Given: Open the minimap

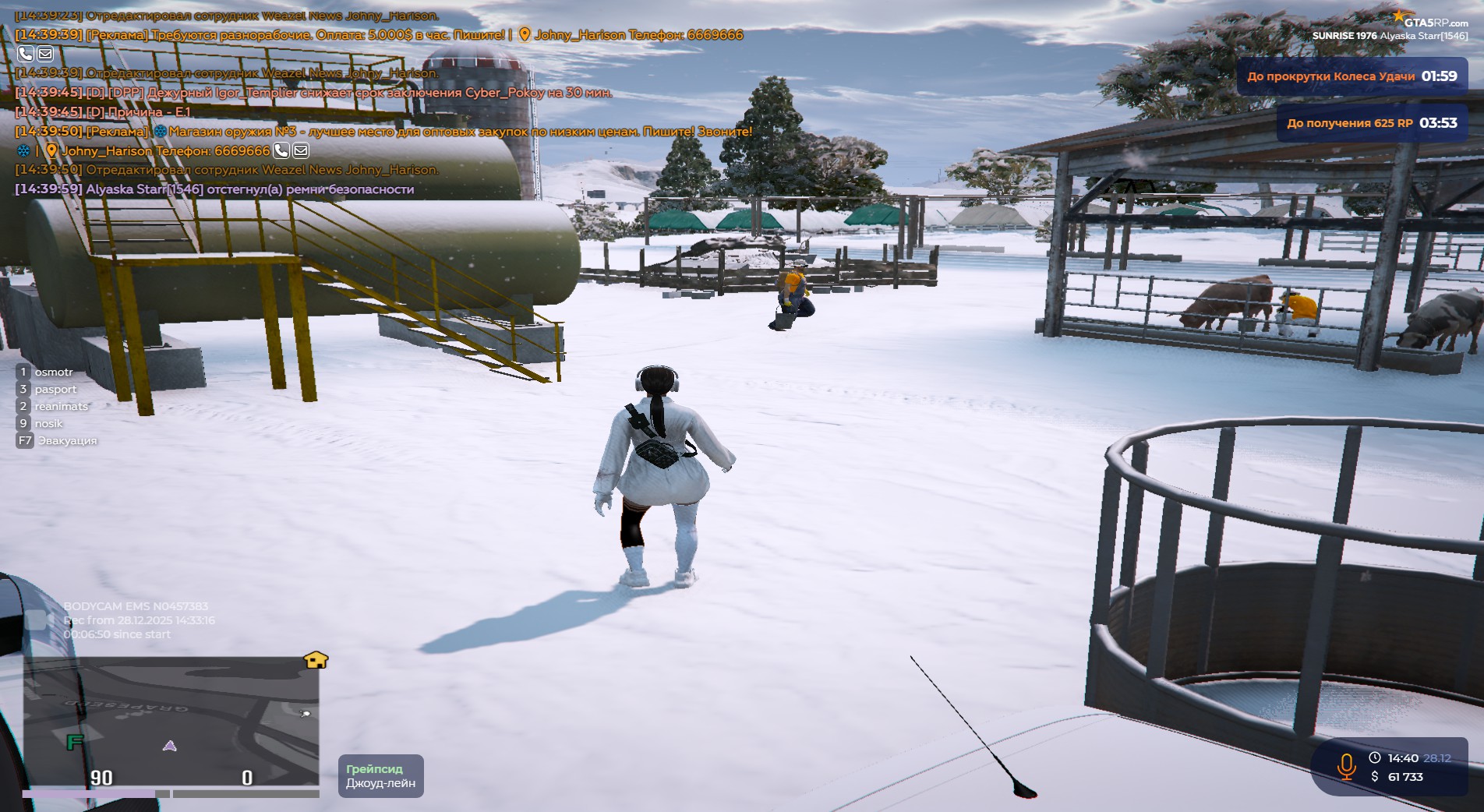Looking at the screenshot, I should click(x=171, y=721).
